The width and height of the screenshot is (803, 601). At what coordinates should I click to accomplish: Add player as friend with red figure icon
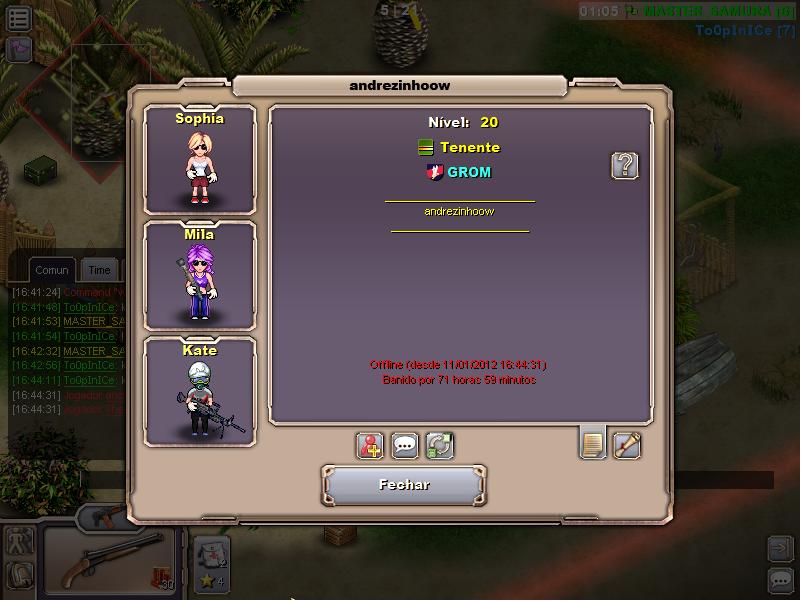click(371, 445)
